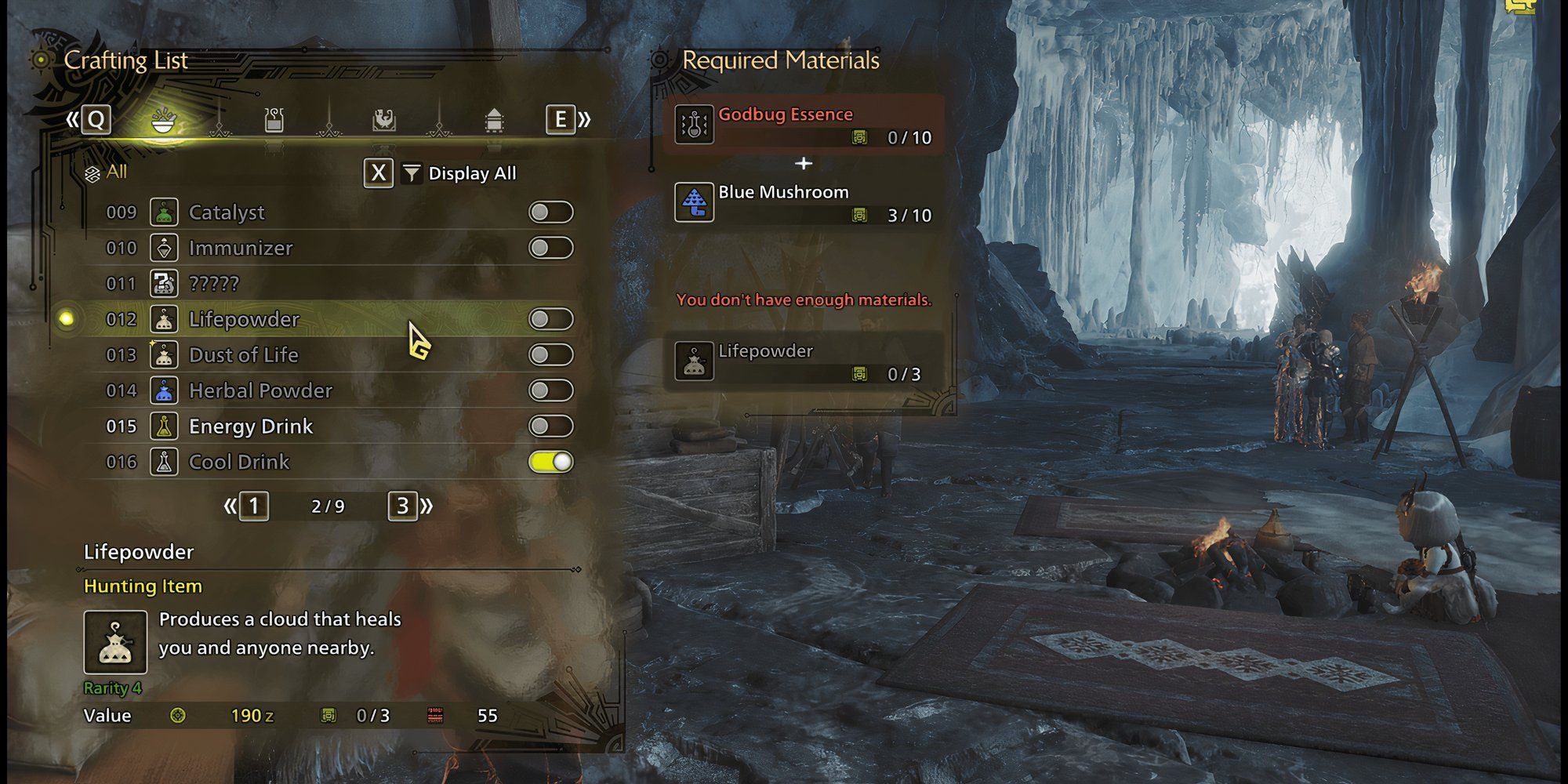Disable the Cool Drink auto-craft toggle
This screenshot has width=1568, height=784.
[x=550, y=462]
